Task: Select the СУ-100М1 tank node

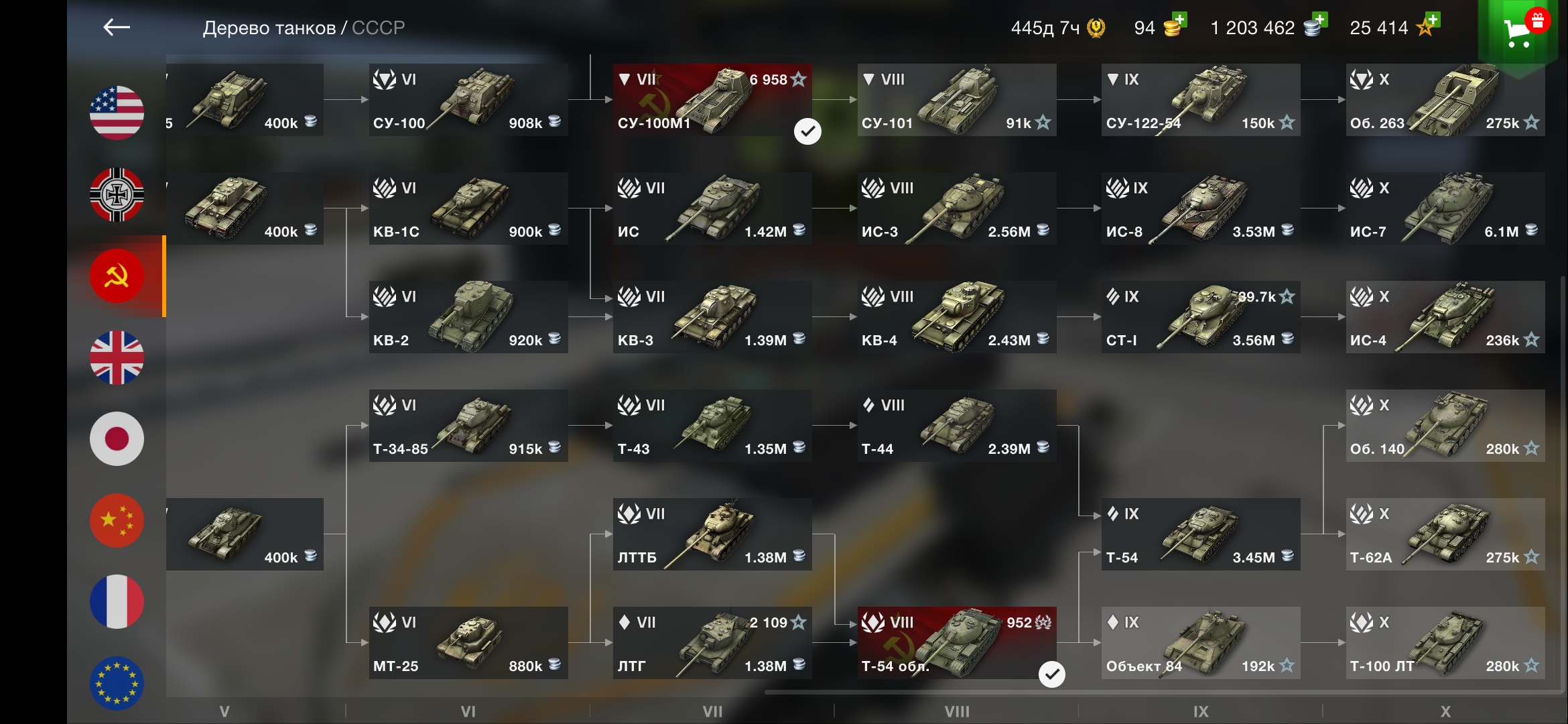Action: point(712,100)
